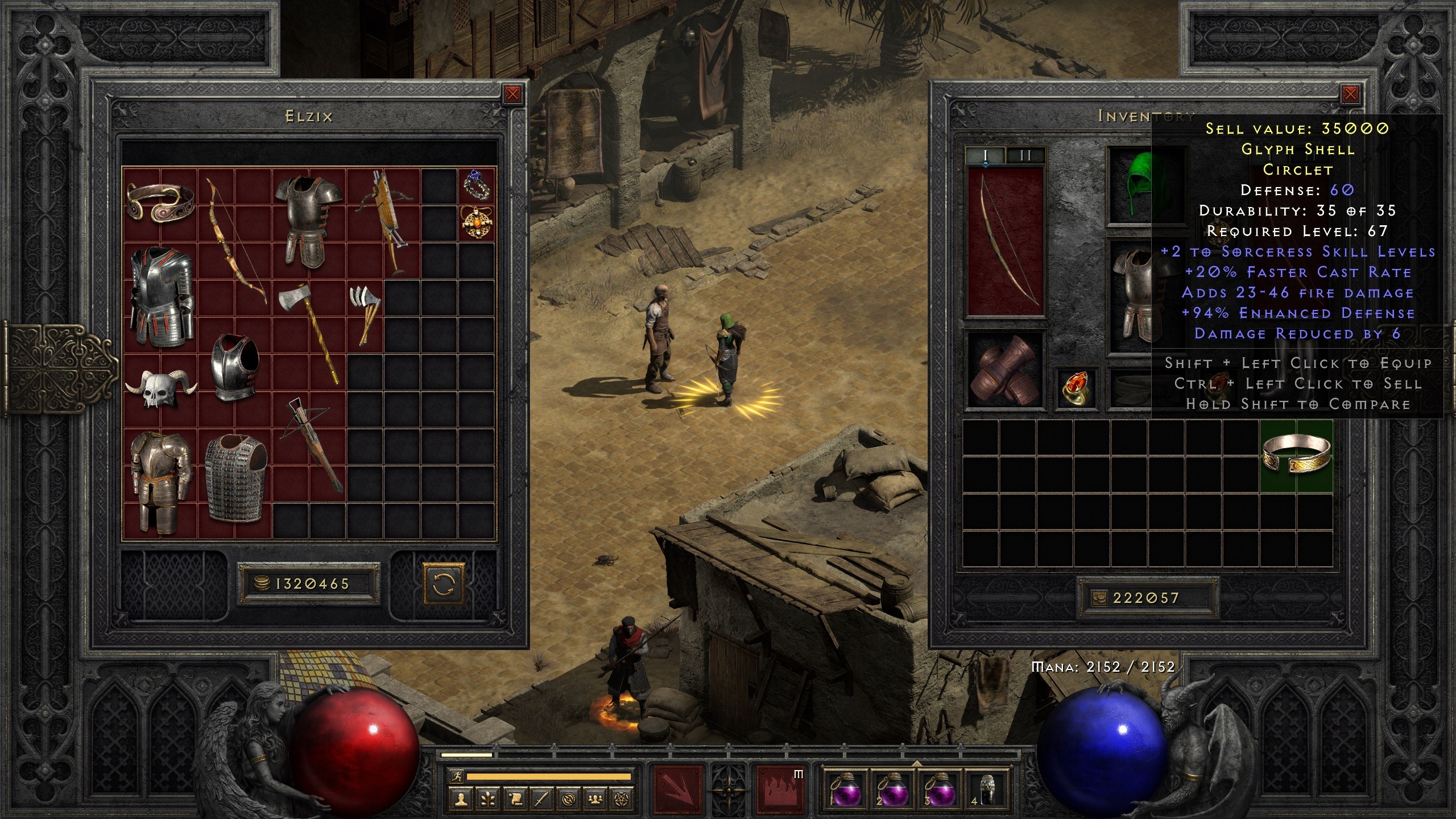1456x819 pixels.
Task: Open the character screen bust icon
Action: pos(460,800)
